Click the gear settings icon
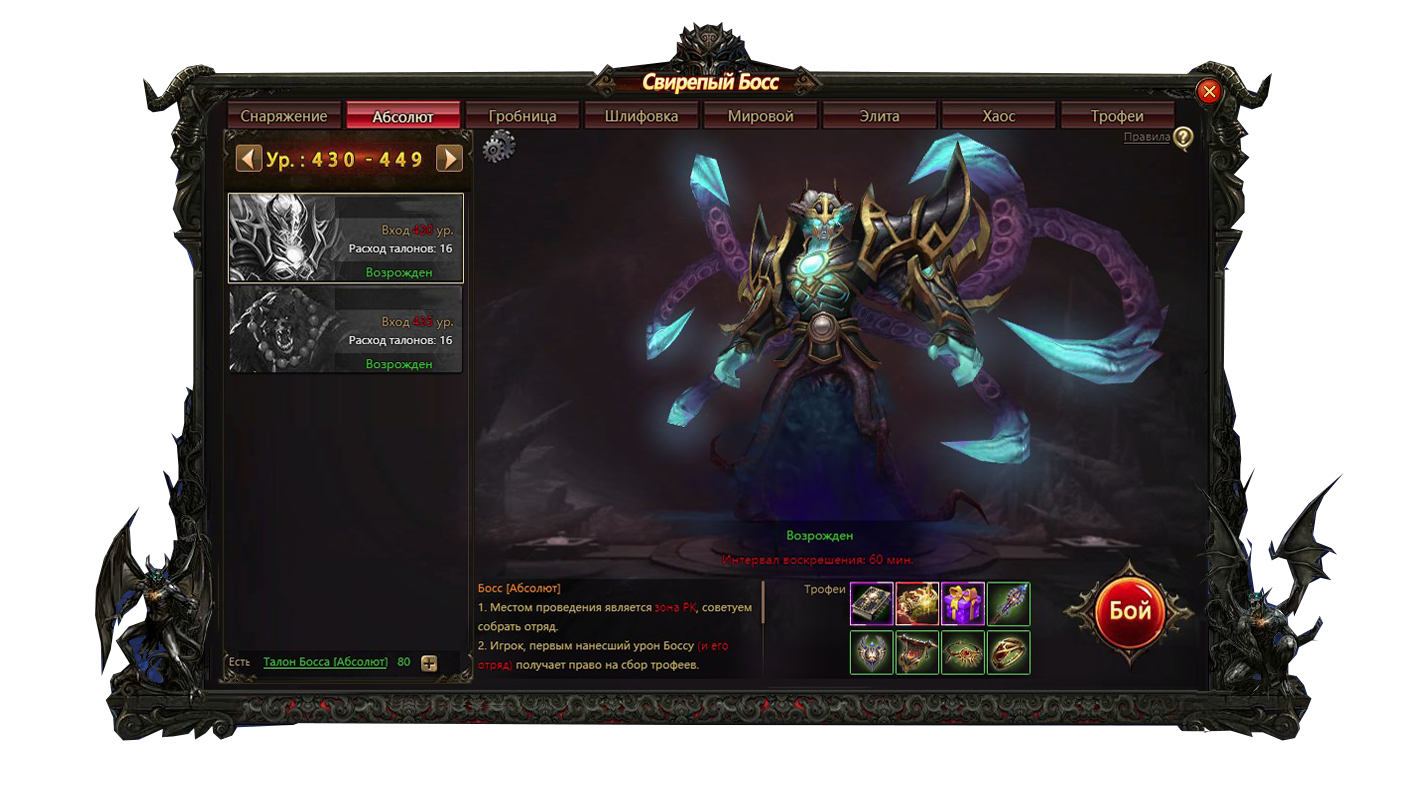 click(498, 147)
